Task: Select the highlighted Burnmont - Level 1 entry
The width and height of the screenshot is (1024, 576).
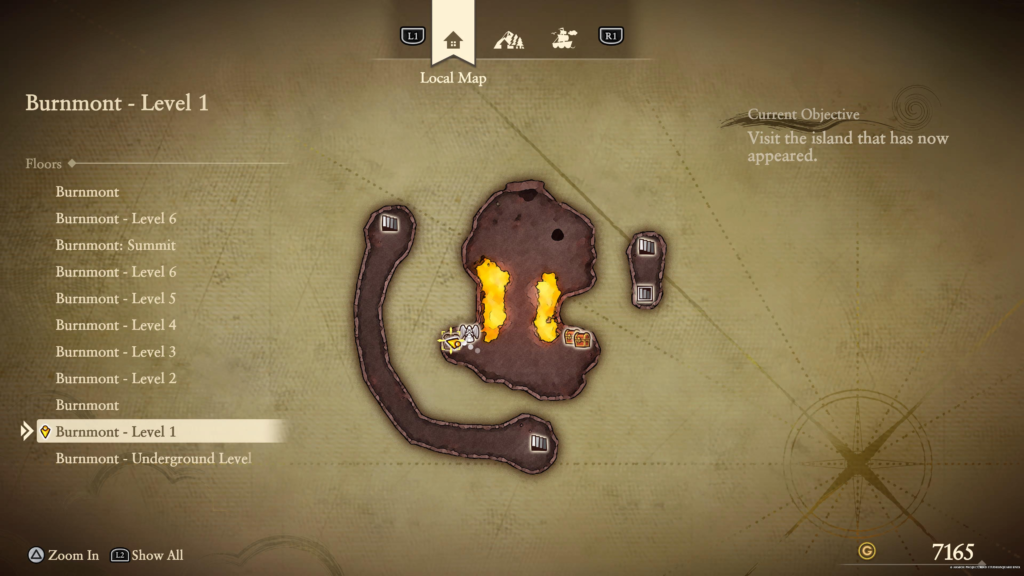Action: pos(116,432)
